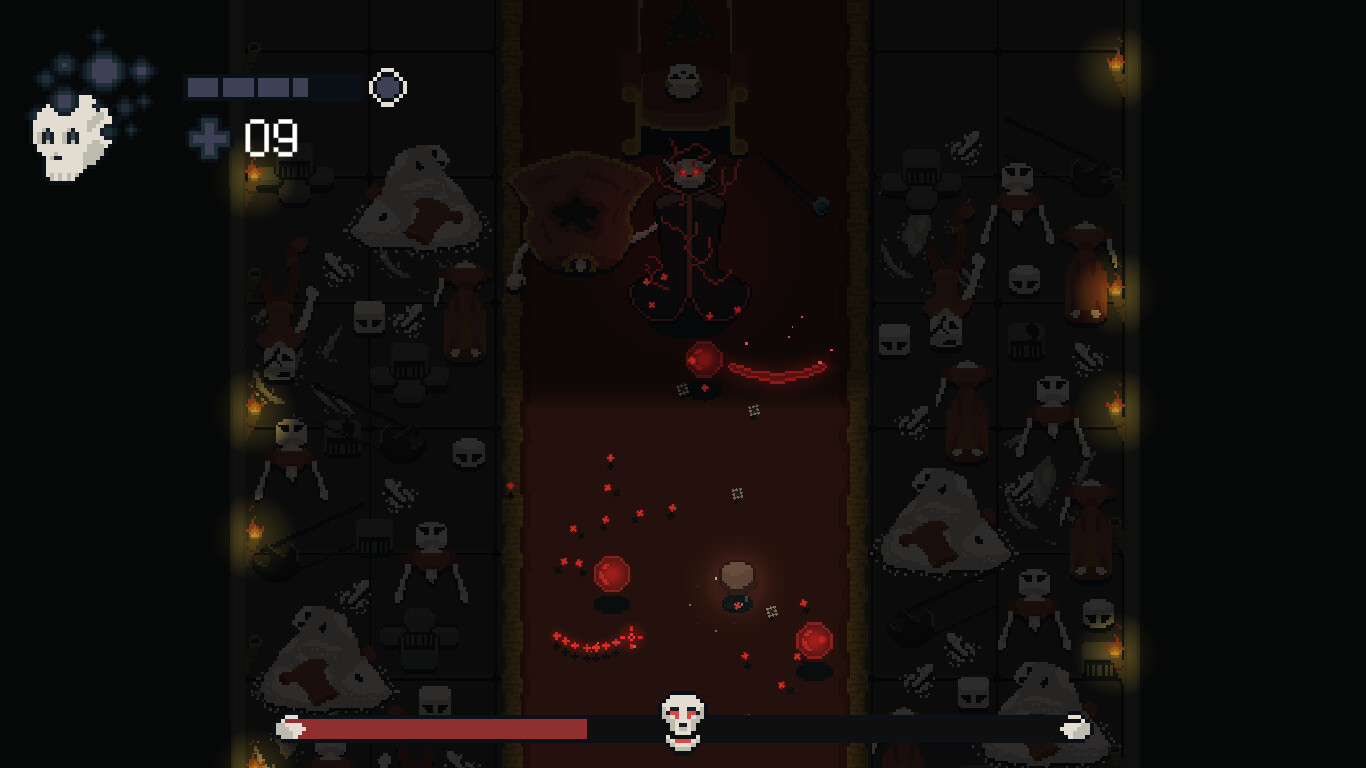
Task: Click the red orb near the bottom right sparks
Action: pyautogui.click(x=812, y=638)
